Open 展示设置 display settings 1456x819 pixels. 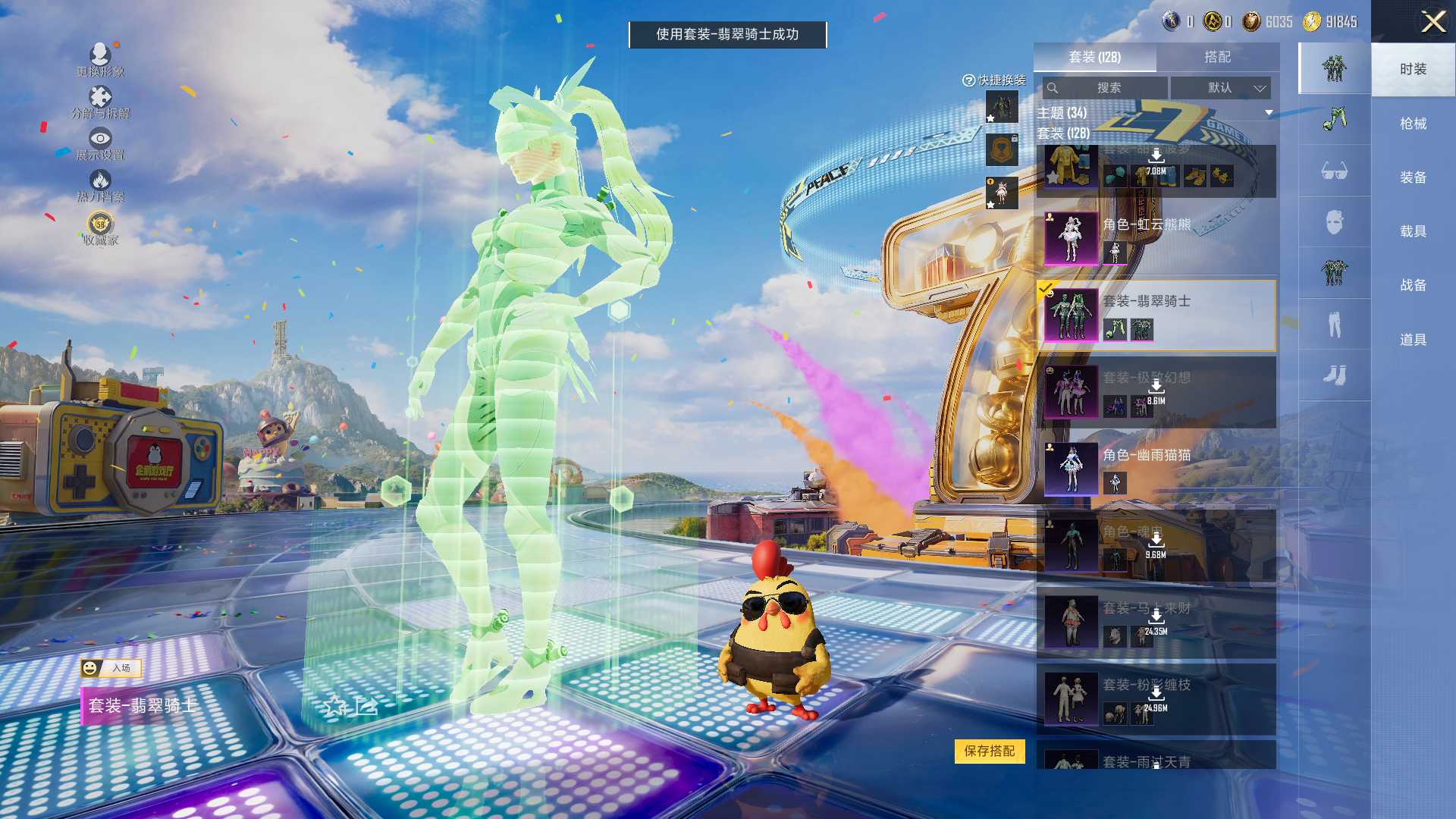100,144
